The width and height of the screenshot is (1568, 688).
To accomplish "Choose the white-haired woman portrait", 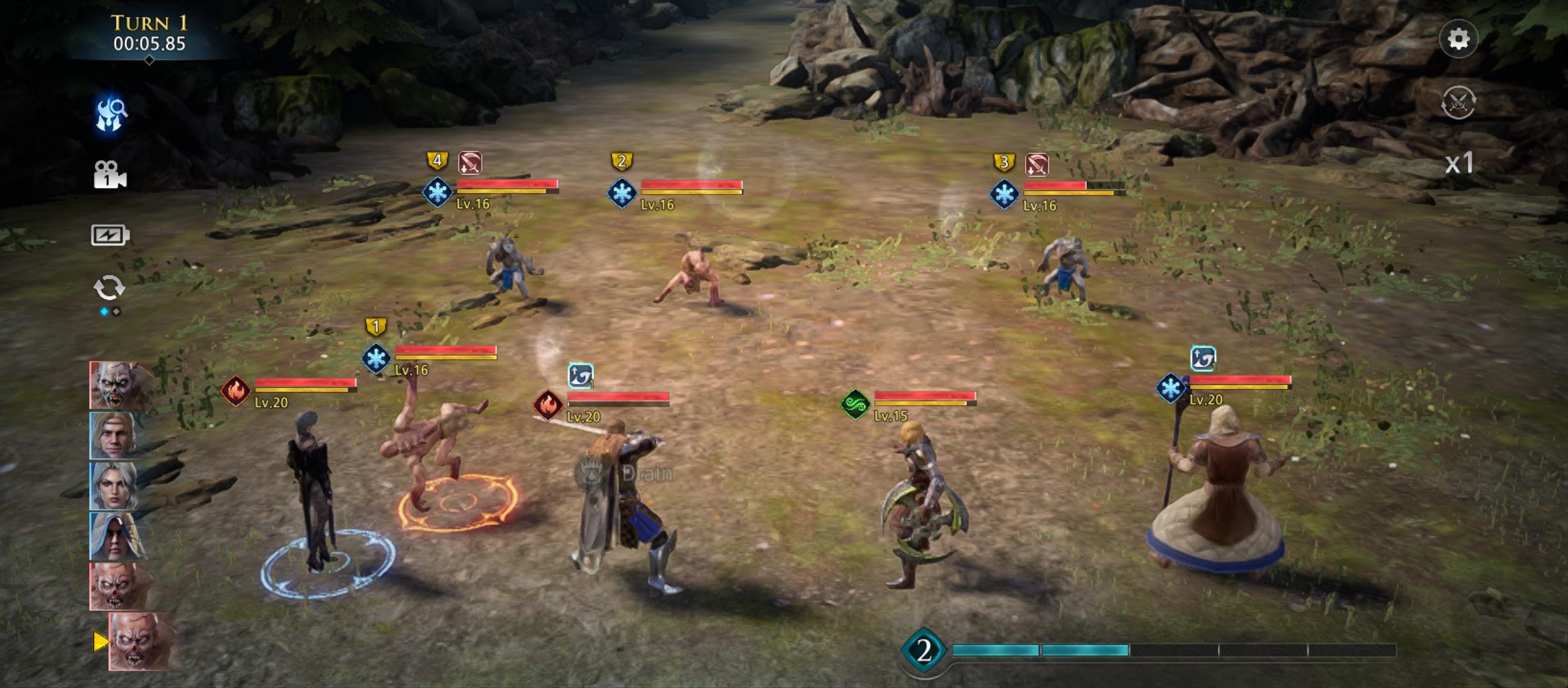I will click(x=119, y=486).
